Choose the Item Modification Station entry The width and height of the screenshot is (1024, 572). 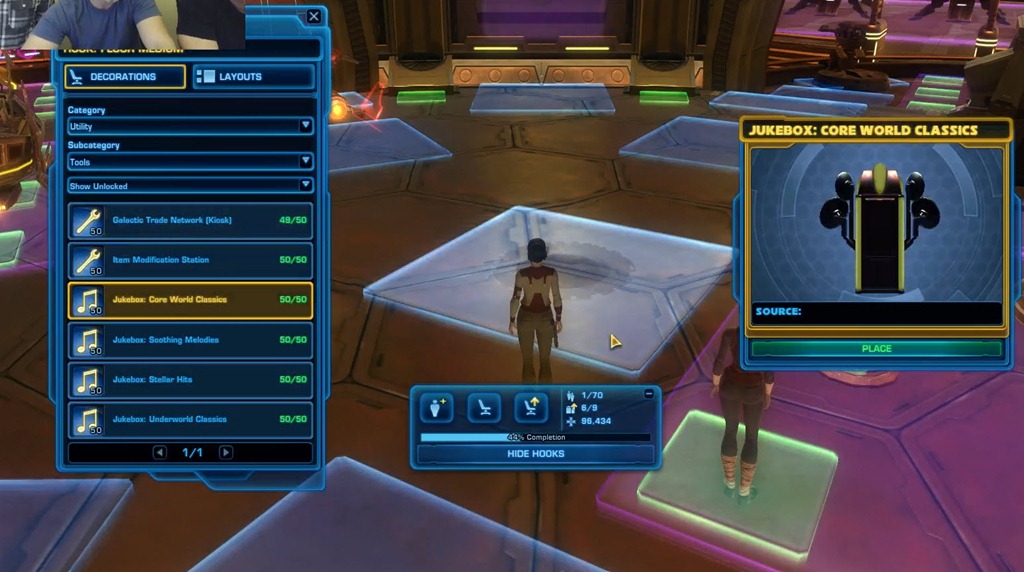coord(190,261)
